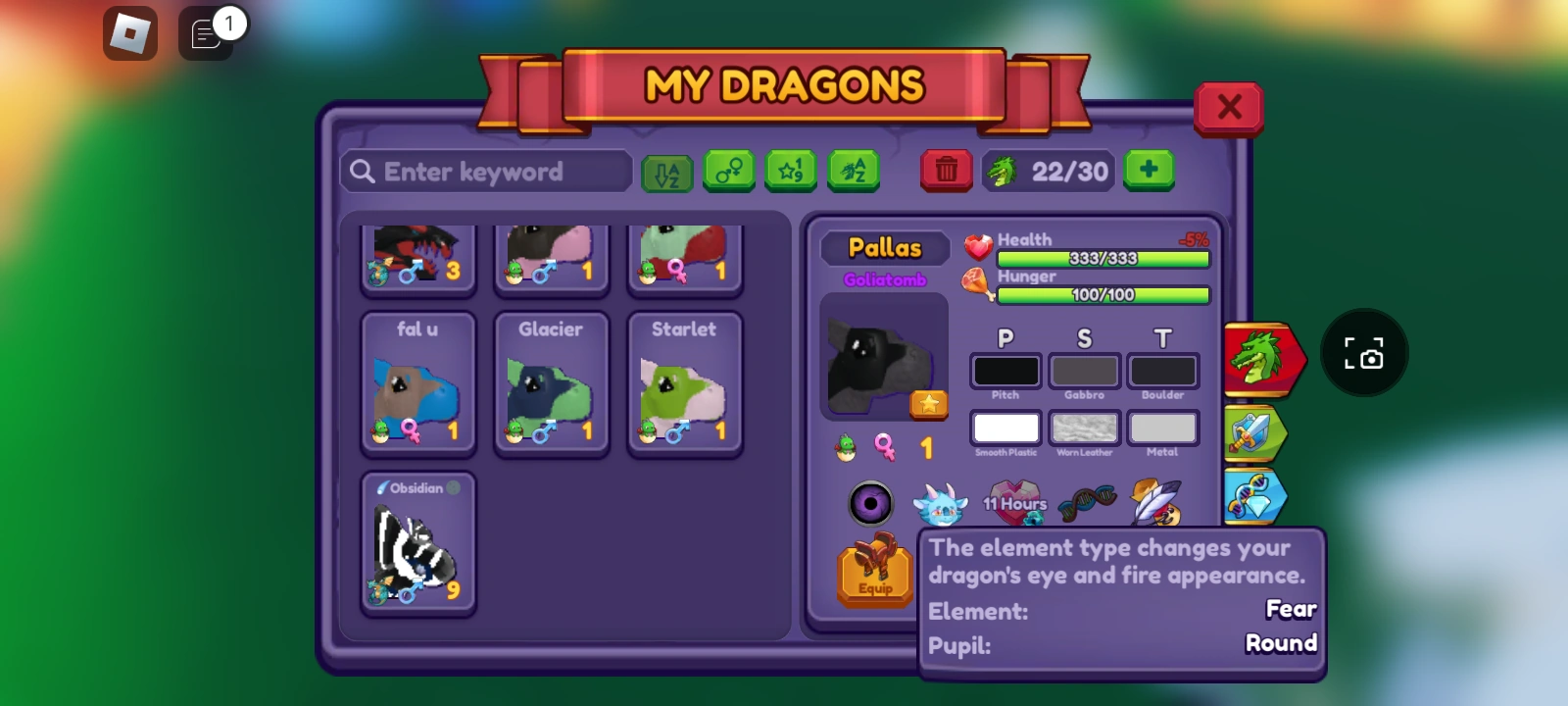Click the green plus to add slots

coord(1149,169)
